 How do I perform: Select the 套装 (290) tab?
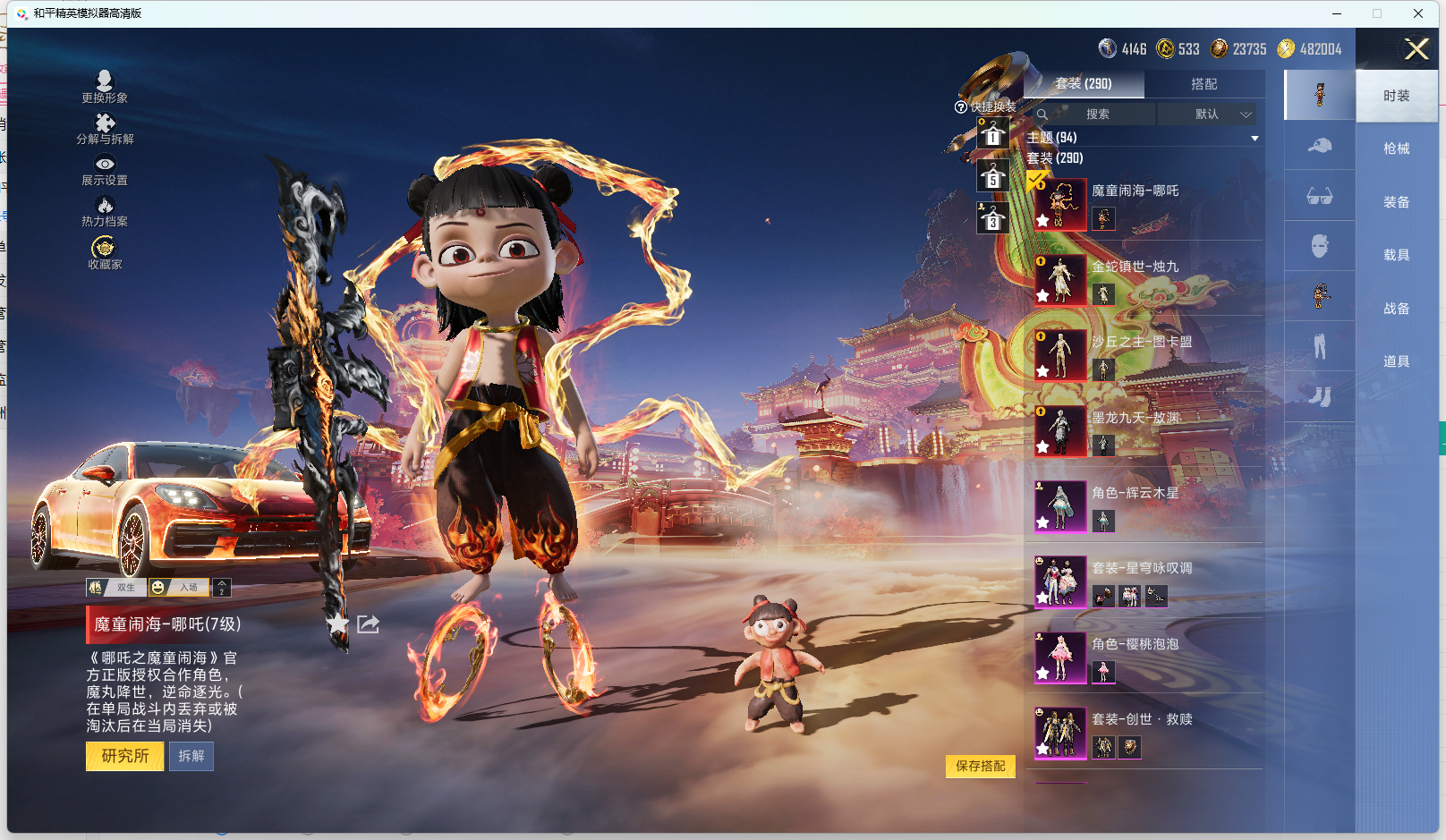click(1084, 84)
